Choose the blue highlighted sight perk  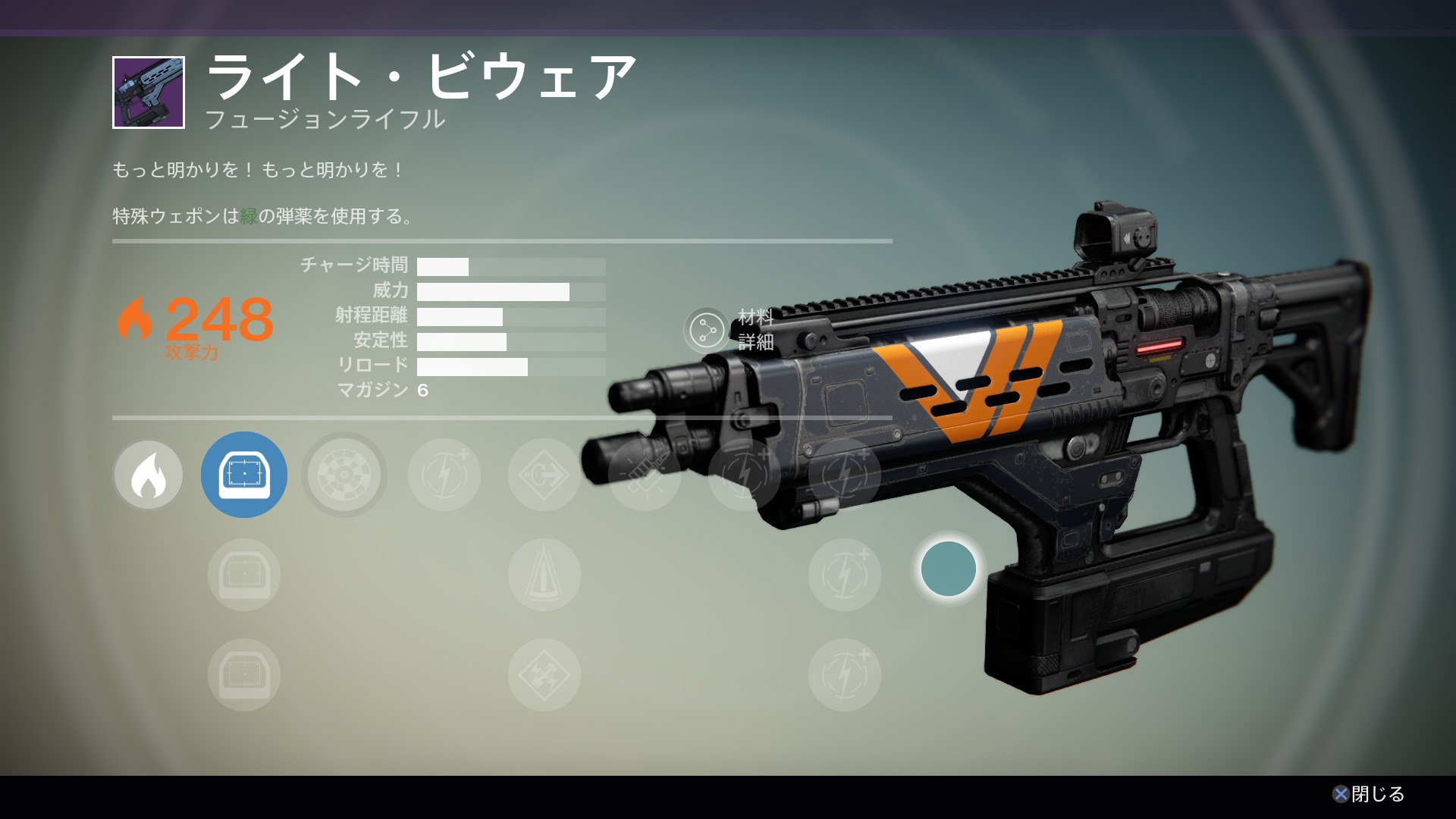244,475
